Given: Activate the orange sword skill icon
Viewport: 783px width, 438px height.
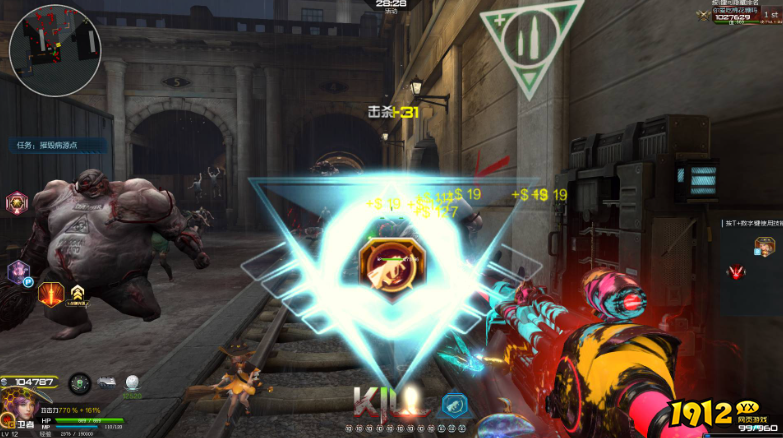Looking at the screenshot, I should click(50, 293).
